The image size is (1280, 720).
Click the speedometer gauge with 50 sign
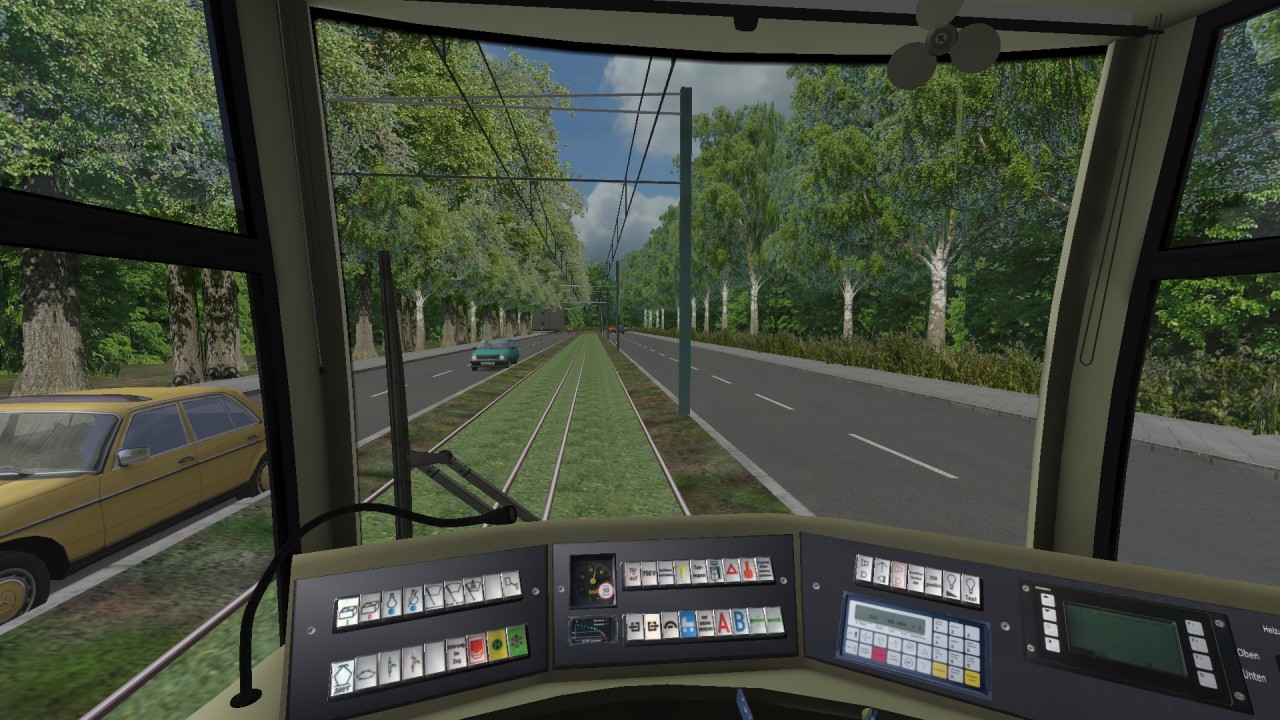click(x=592, y=580)
